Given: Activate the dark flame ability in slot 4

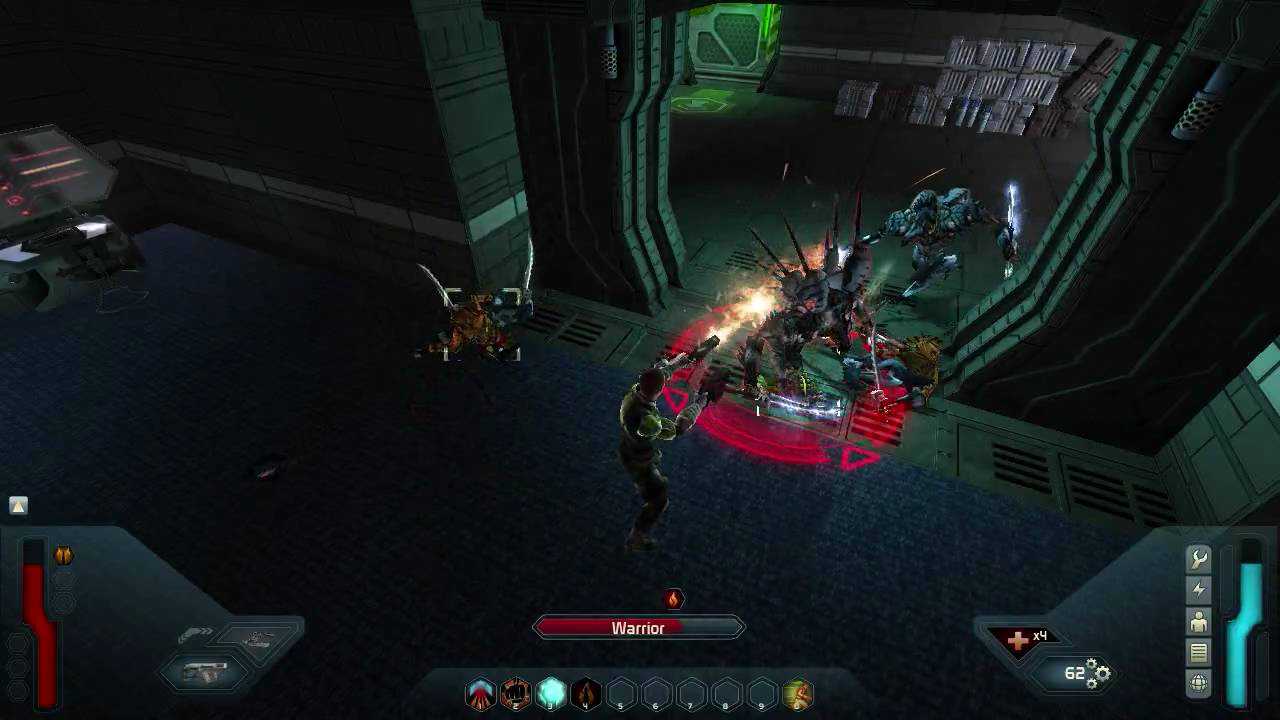Looking at the screenshot, I should tap(586, 693).
